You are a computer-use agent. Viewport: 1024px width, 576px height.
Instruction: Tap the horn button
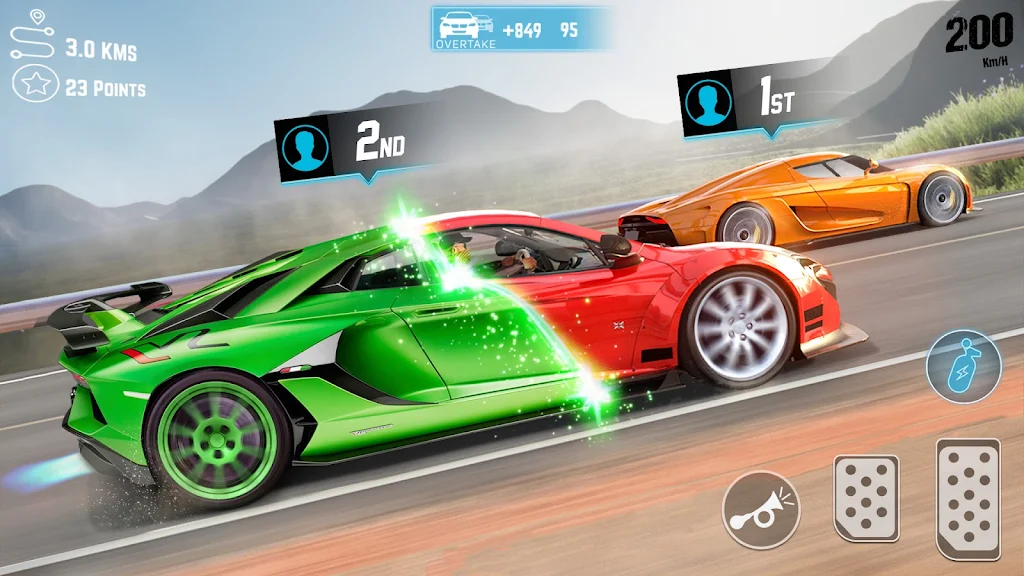point(761,509)
